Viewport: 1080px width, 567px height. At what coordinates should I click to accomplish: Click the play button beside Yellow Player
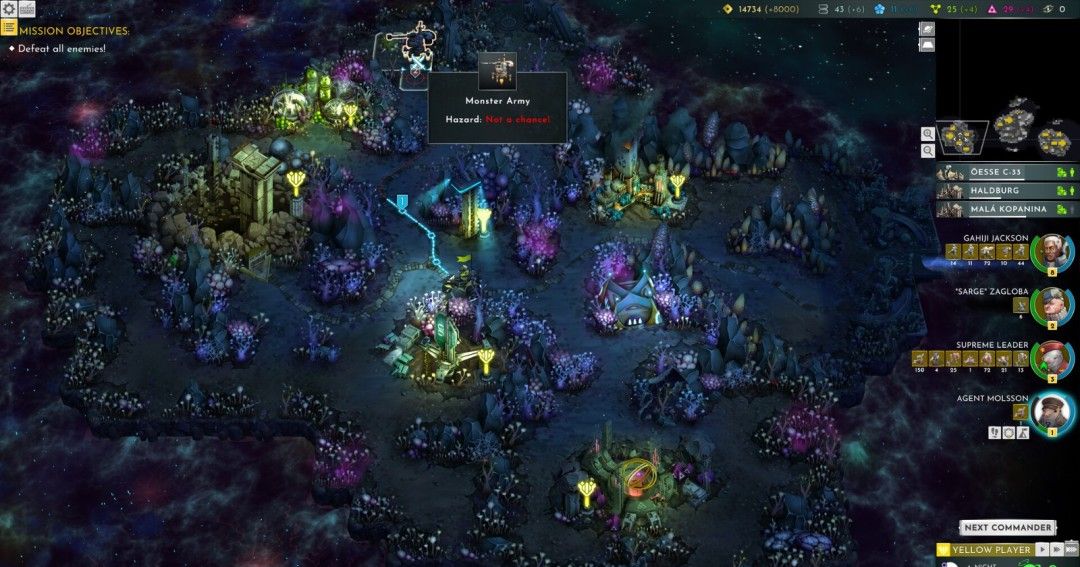[x=1041, y=549]
